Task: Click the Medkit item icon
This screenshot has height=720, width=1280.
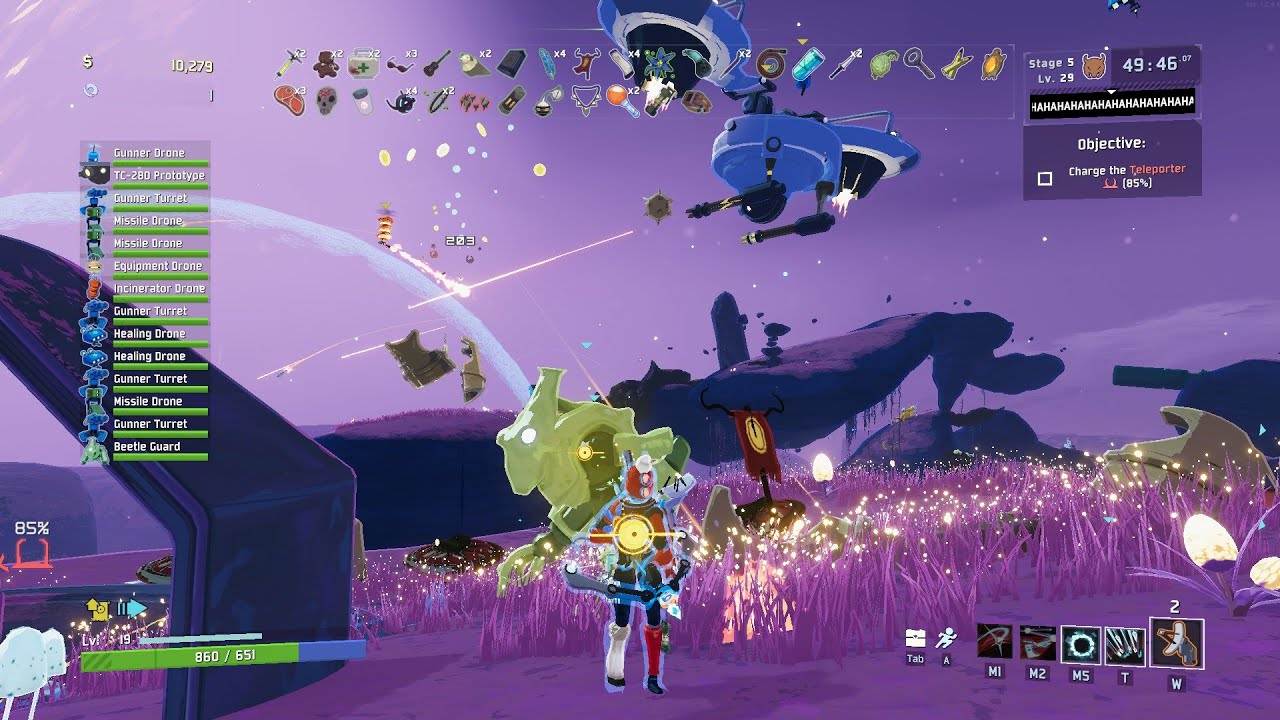Action: pos(362,65)
